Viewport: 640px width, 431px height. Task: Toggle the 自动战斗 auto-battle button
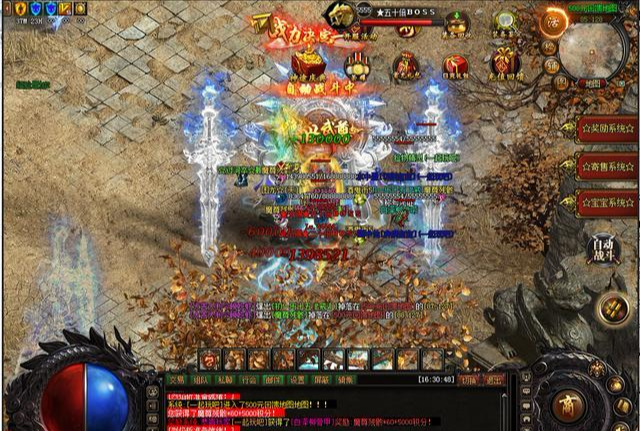[x=603, y=248]
